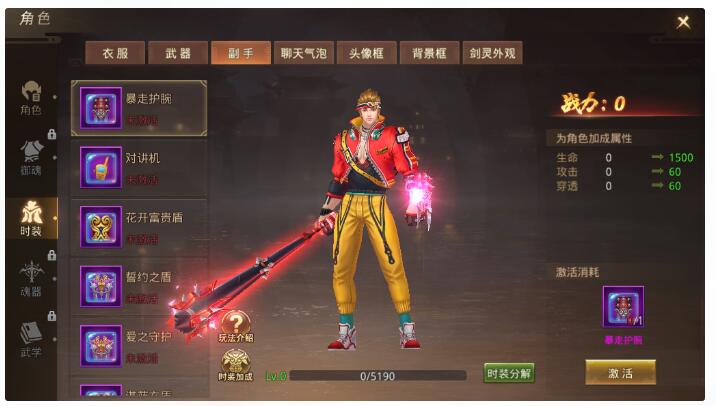This screenshot has width=716, height=406.
Task: Open the 头像框 tab
Action: click(365, 54)
